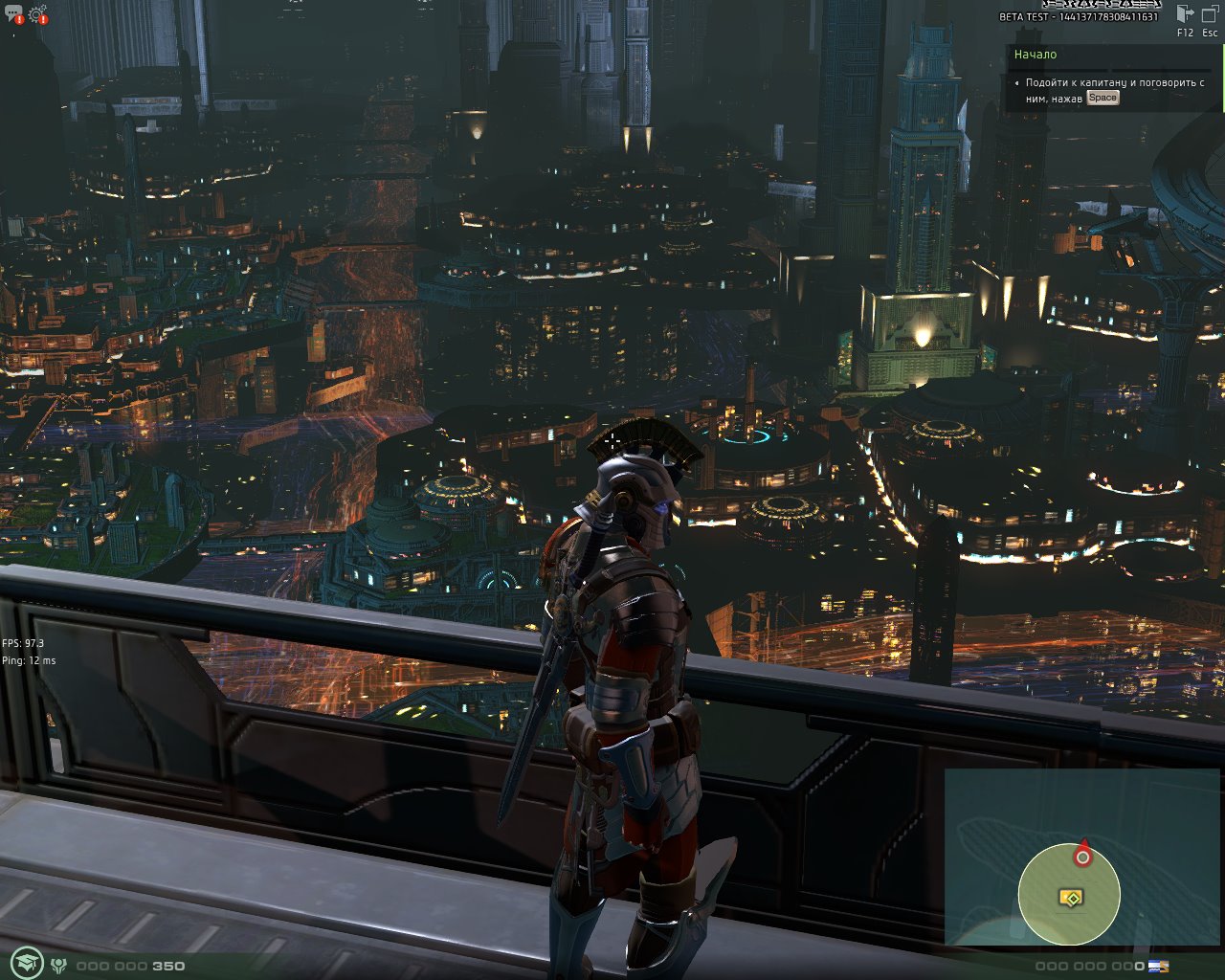
Task: Click the flag icon in the bottom bar
Action: tap(1159, 966)
